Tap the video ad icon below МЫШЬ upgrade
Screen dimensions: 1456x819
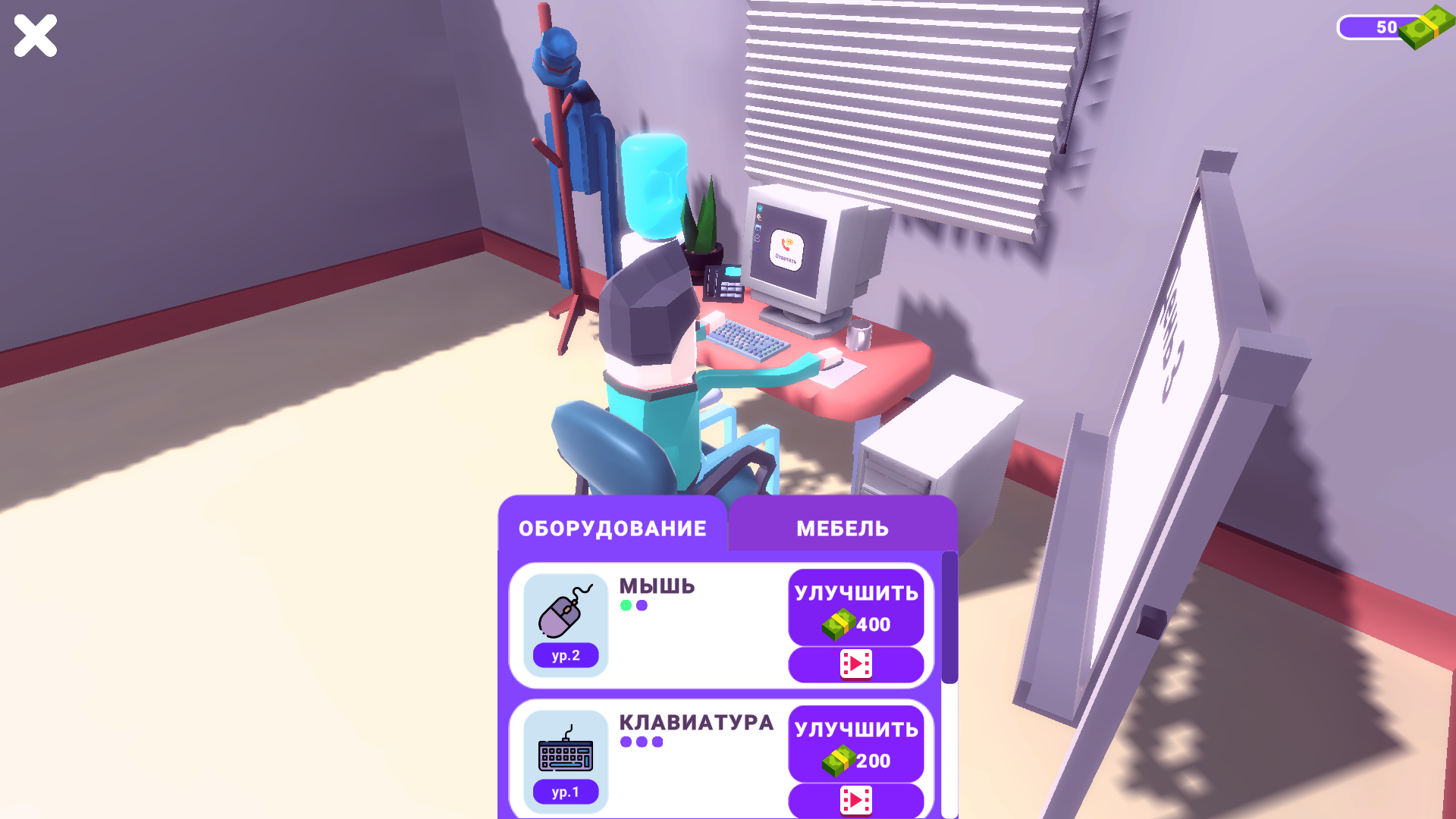(855, 665)
